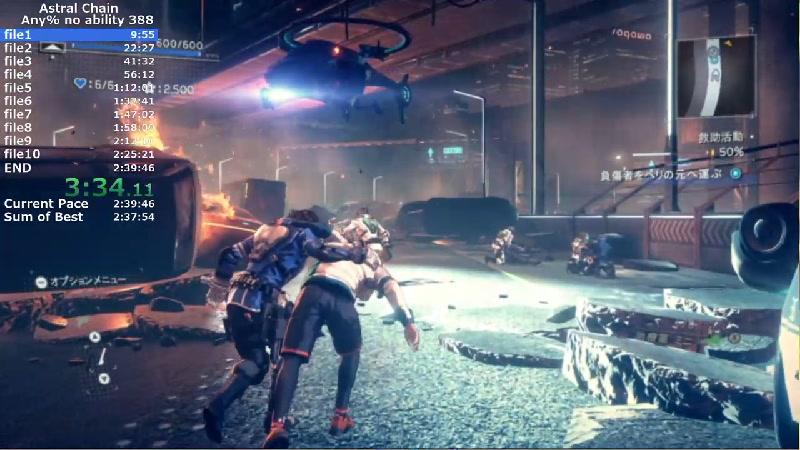Open the minimap in the corner

(715, 77)
